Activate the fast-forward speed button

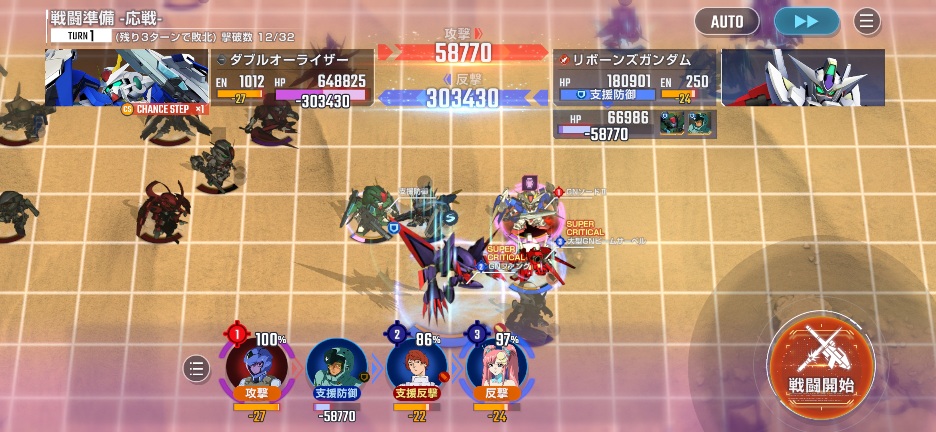click(x=806, y=21)
